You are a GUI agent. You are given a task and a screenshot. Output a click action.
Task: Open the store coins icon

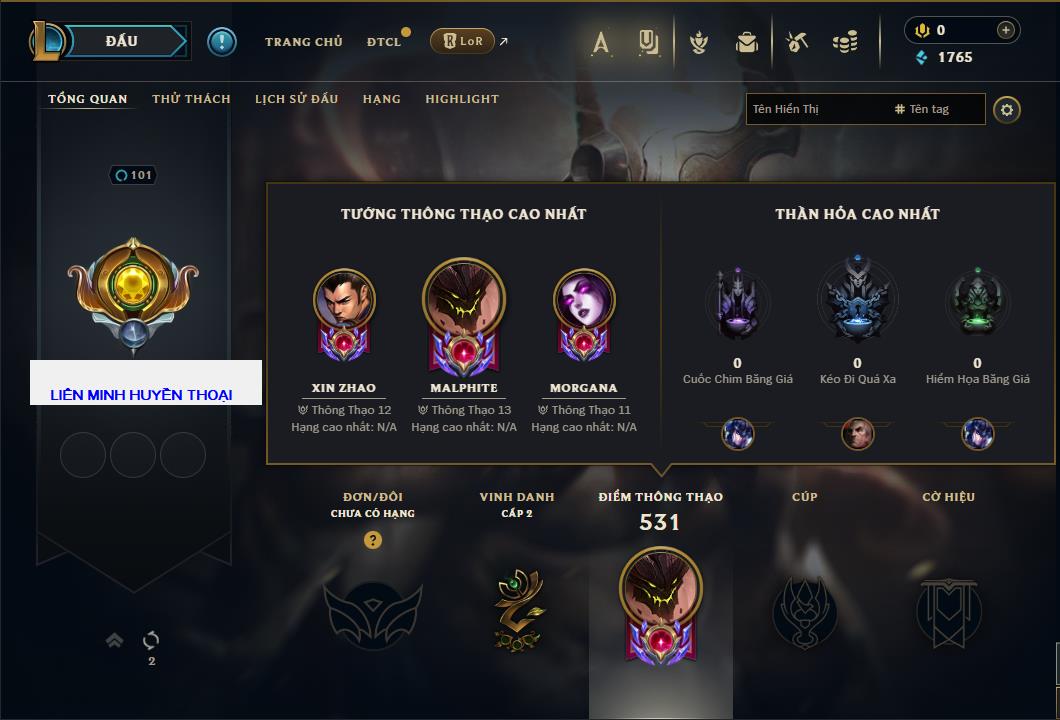845,42
